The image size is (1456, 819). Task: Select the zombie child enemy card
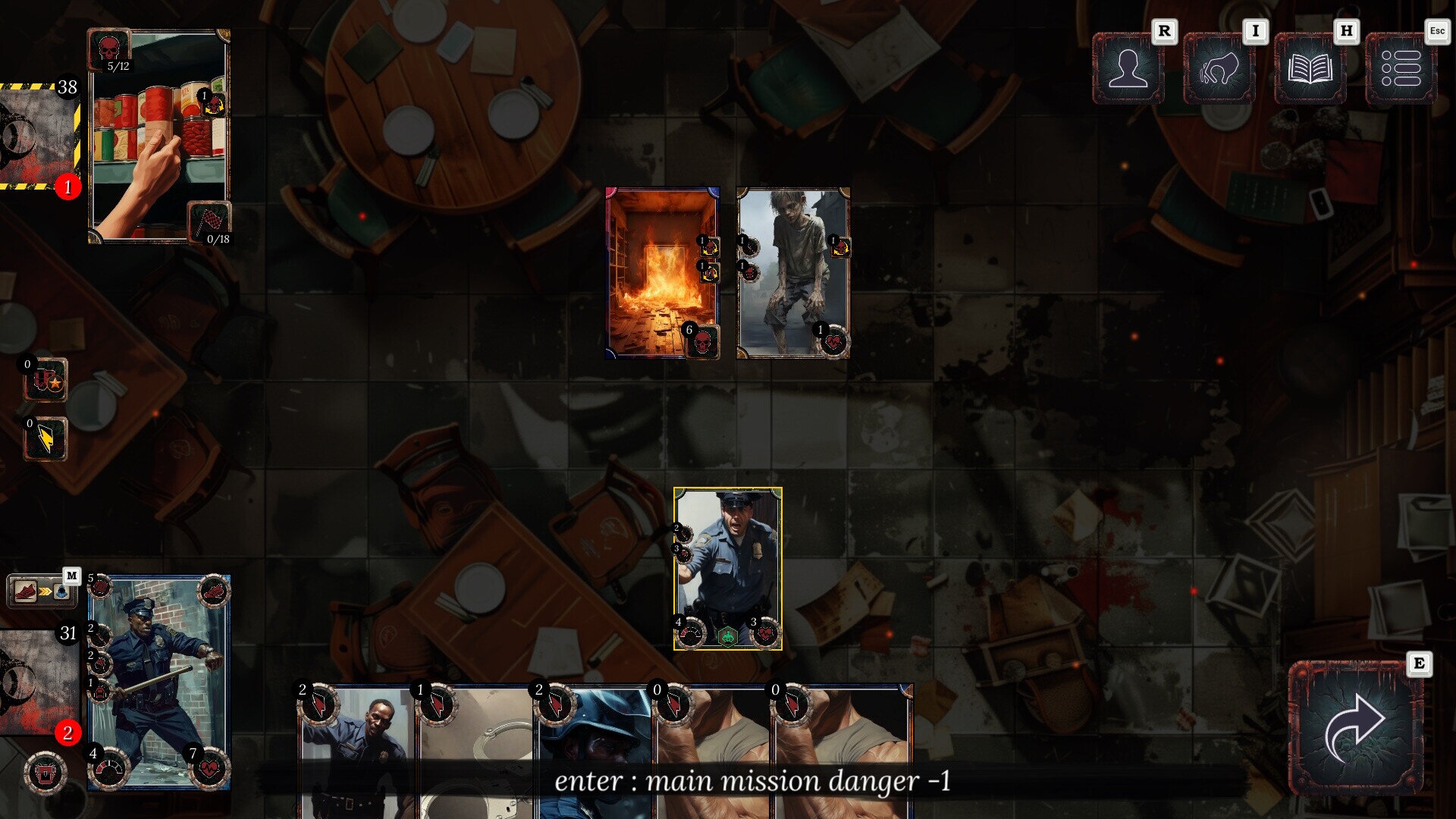pos(792,273)
